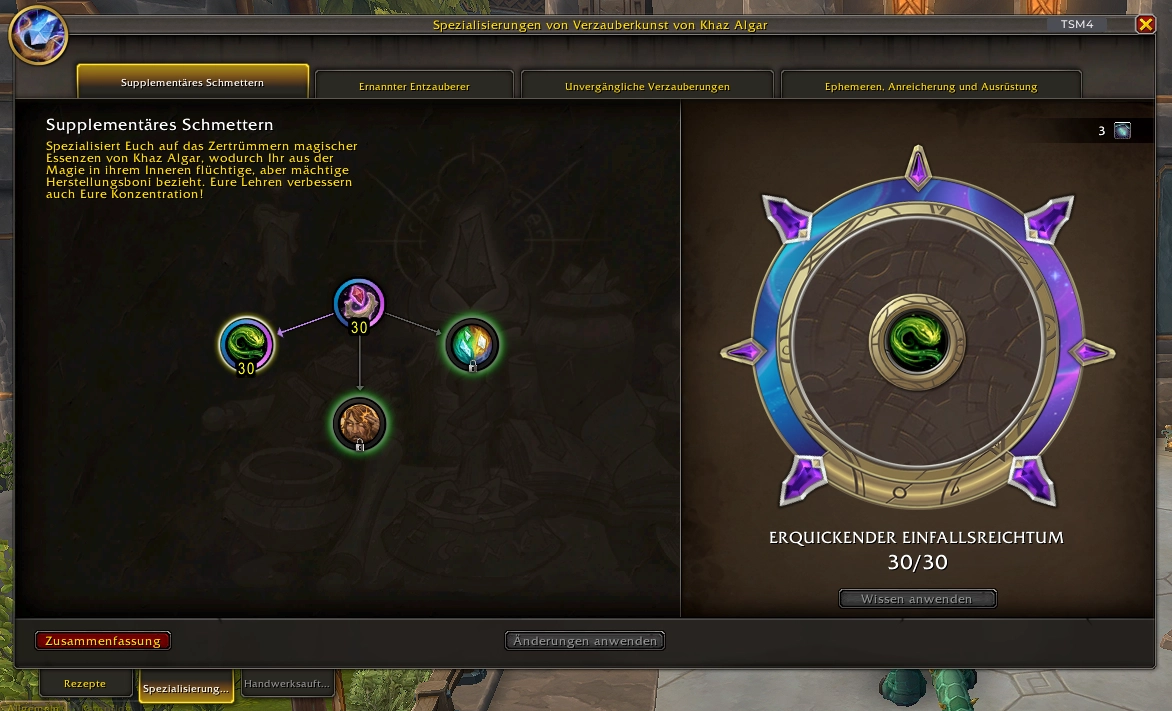
Task: Show Ephemeren, Anreicherung und Ausrüstung tab
Action: [930, 86]
